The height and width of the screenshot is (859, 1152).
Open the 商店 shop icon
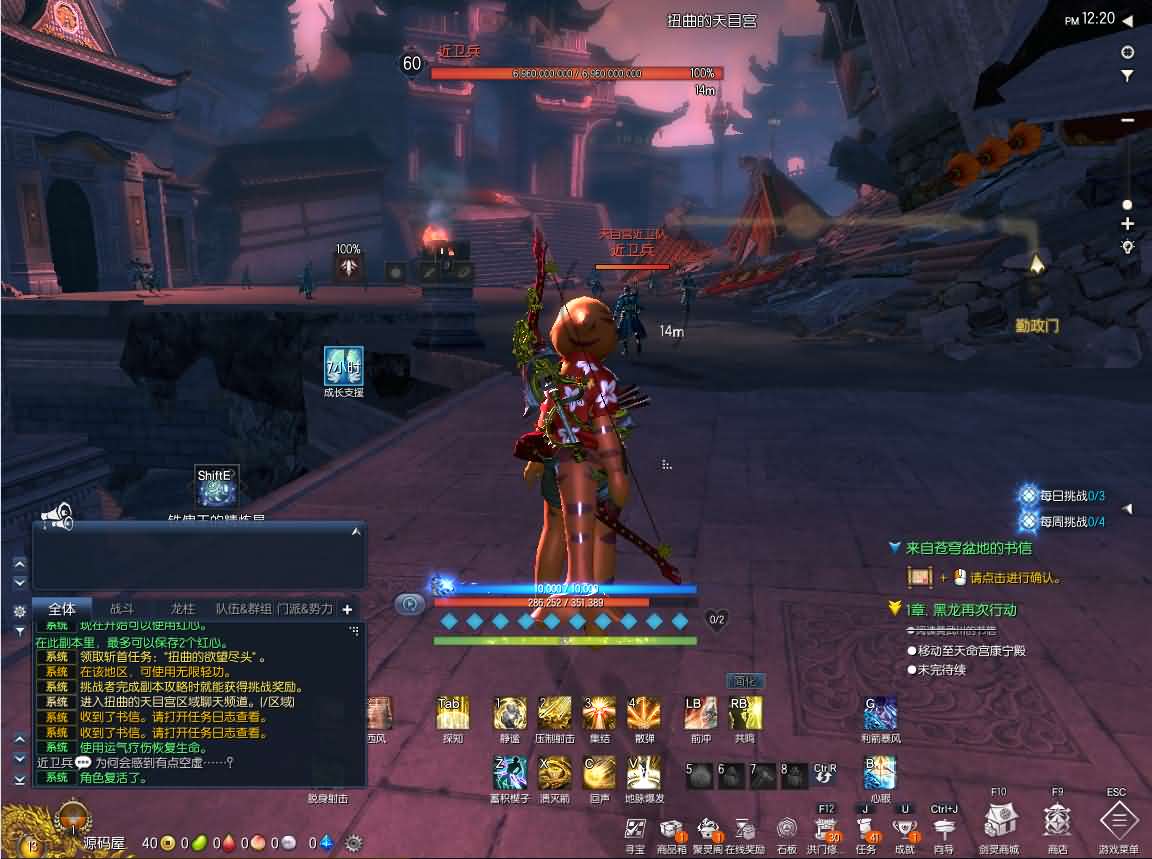tap(1057, 821)
